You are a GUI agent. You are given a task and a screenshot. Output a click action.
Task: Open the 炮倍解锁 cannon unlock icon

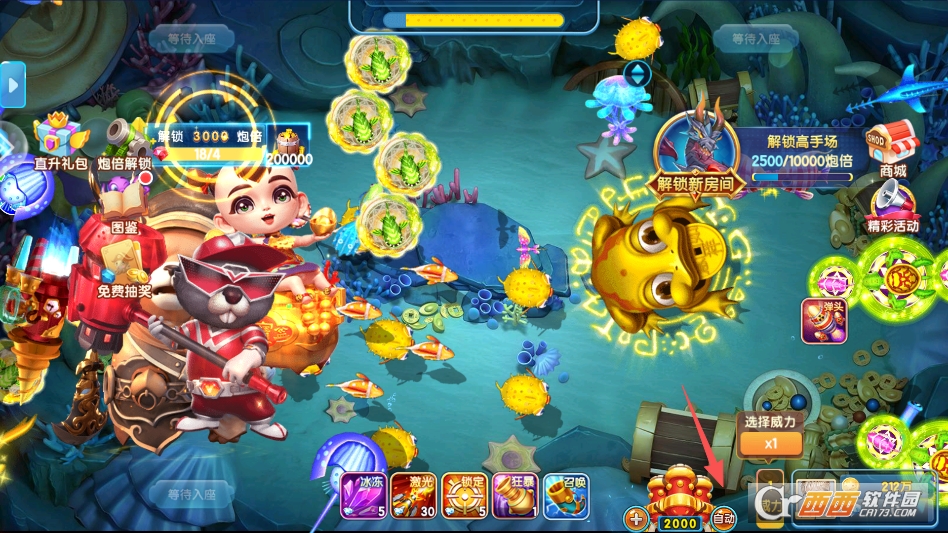tap(125, 141)
